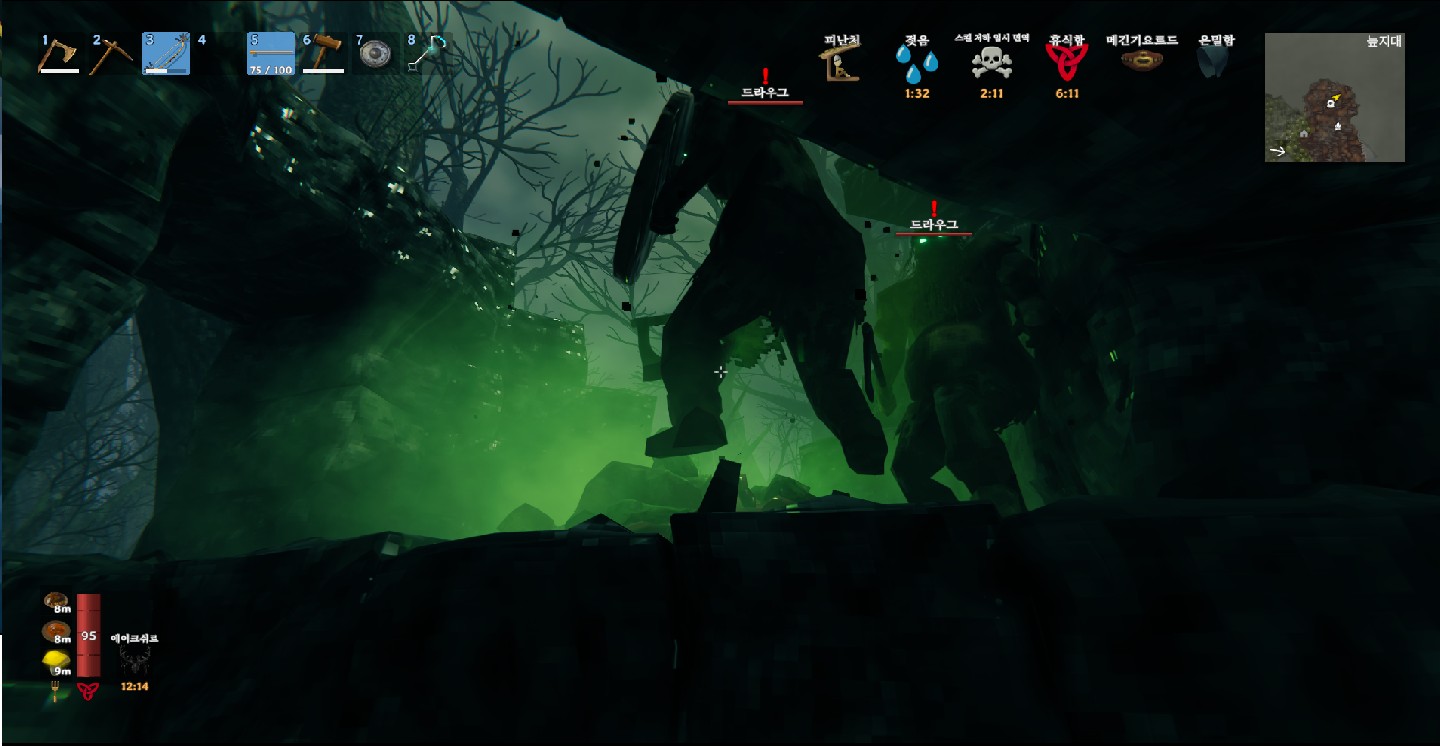
Task: Choose the bow in the highlighted slot 3
Action: 165,55
